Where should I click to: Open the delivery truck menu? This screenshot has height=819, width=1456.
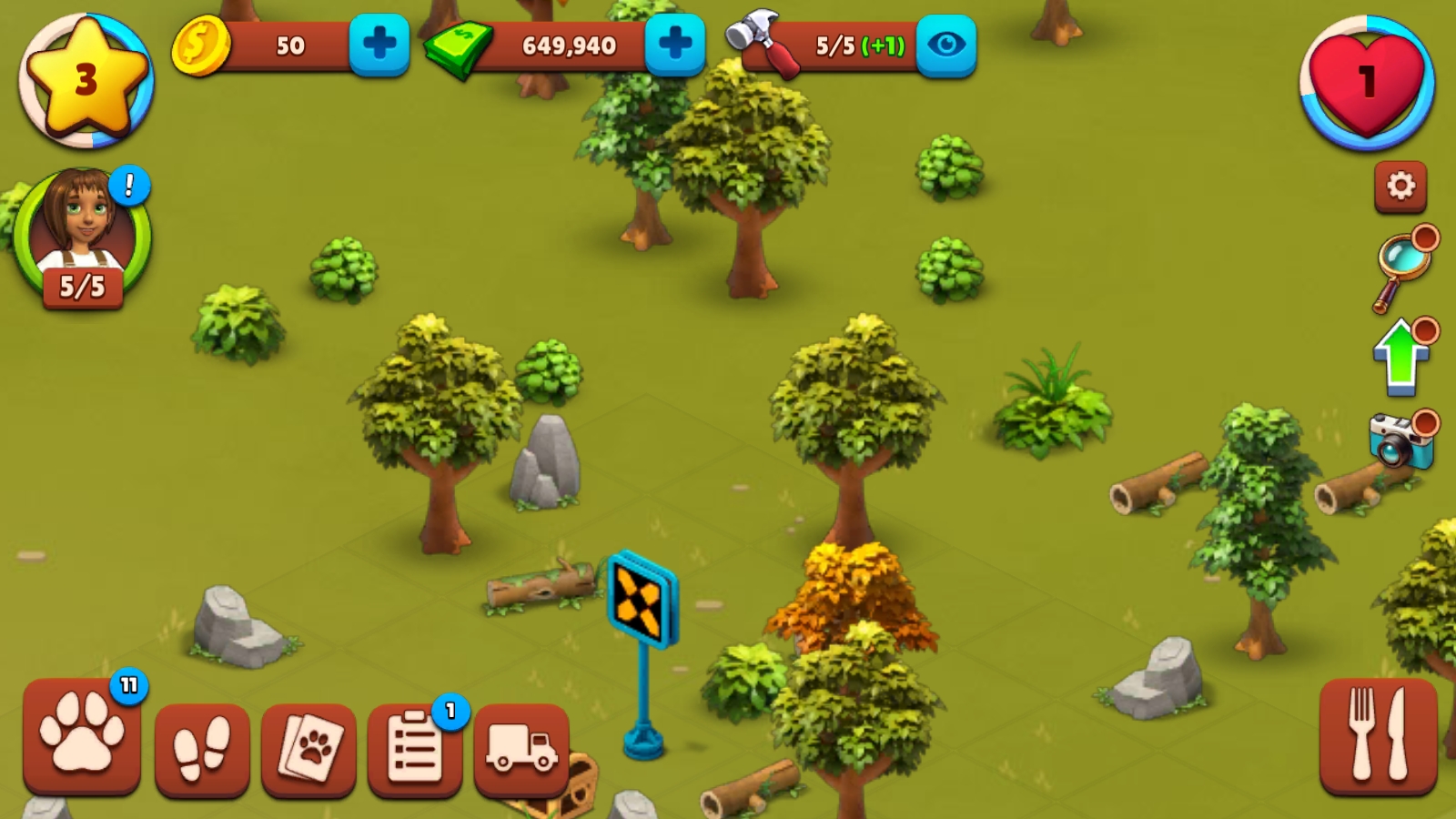pyautogui.click(x=521, y=749)
